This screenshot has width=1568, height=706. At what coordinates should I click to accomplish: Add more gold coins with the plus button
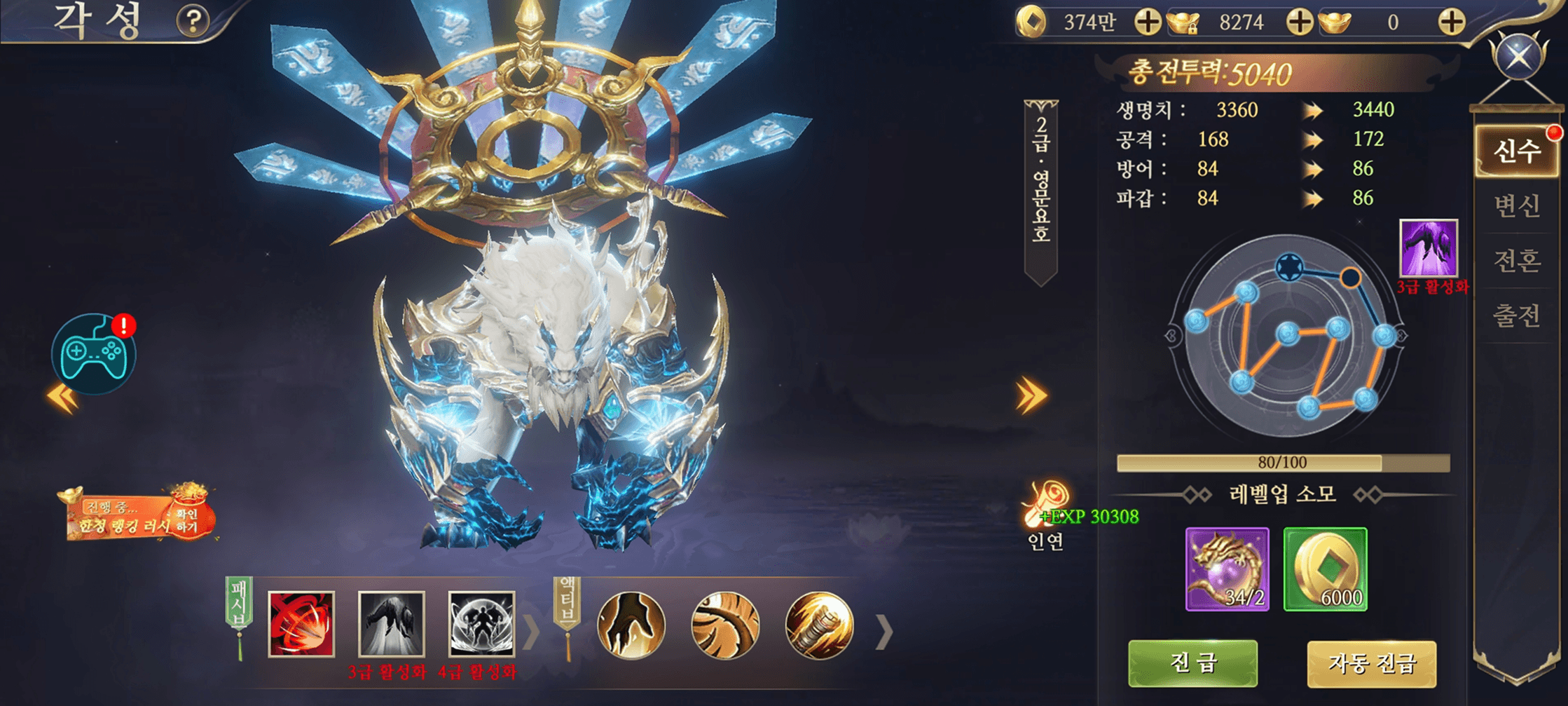coord(1147,22)
